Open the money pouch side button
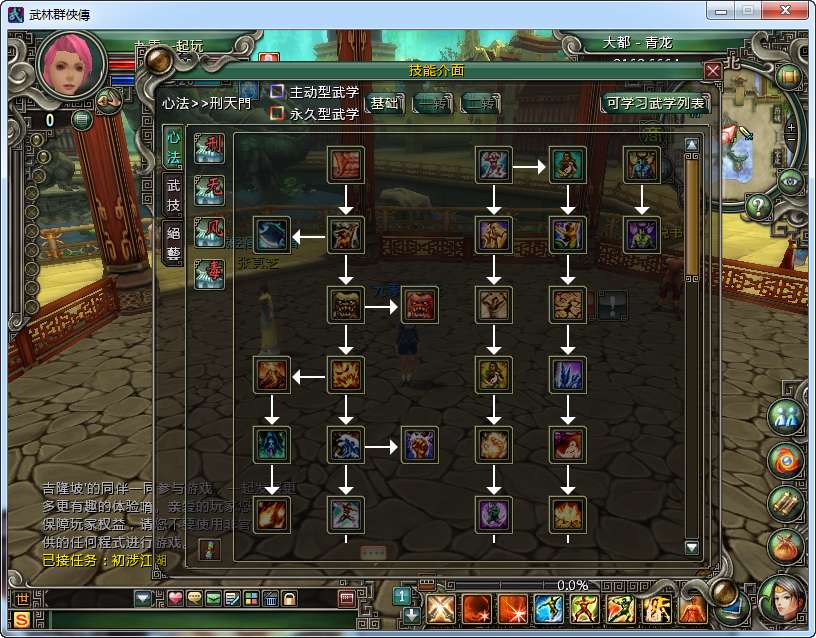Viewport: 816px width, 638px height. 785,546
